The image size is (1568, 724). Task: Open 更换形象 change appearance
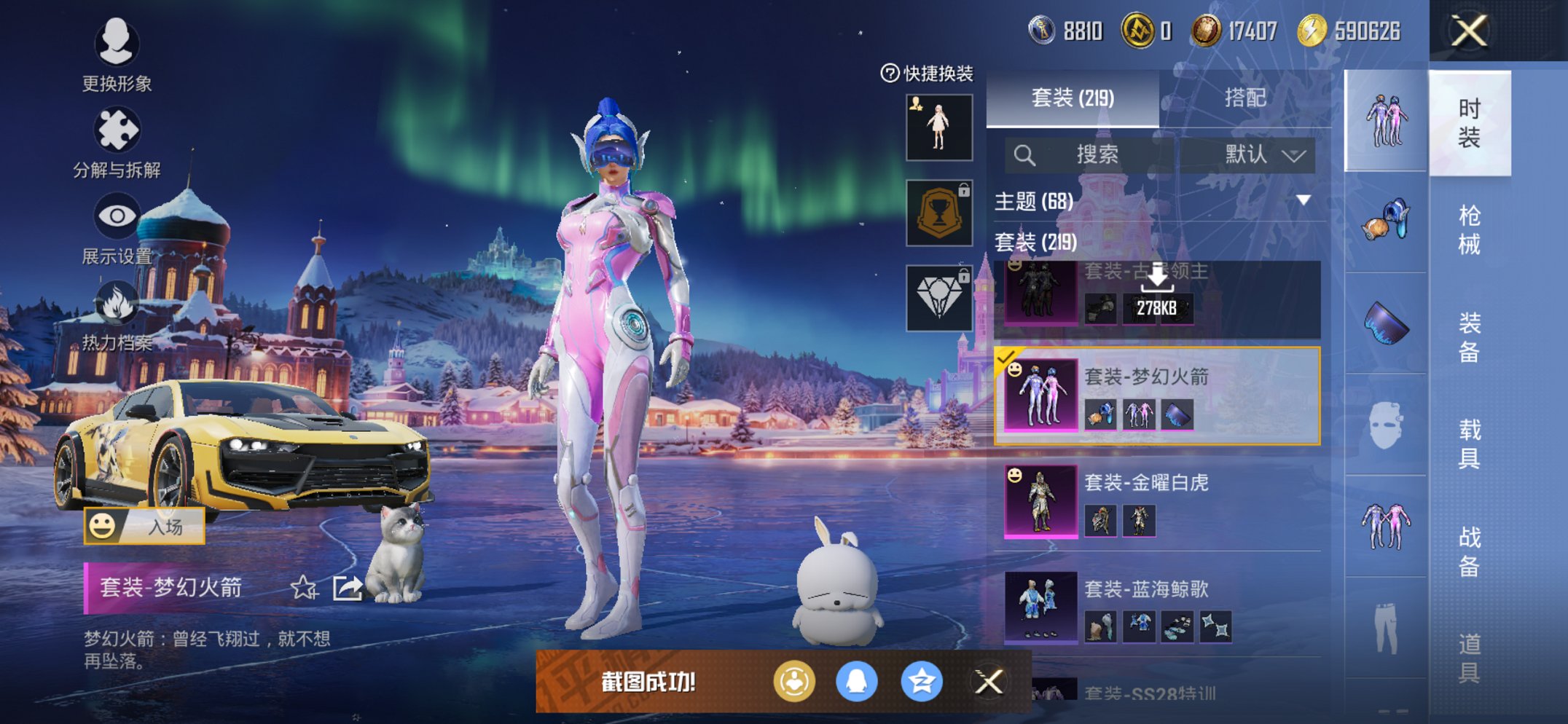117,55
